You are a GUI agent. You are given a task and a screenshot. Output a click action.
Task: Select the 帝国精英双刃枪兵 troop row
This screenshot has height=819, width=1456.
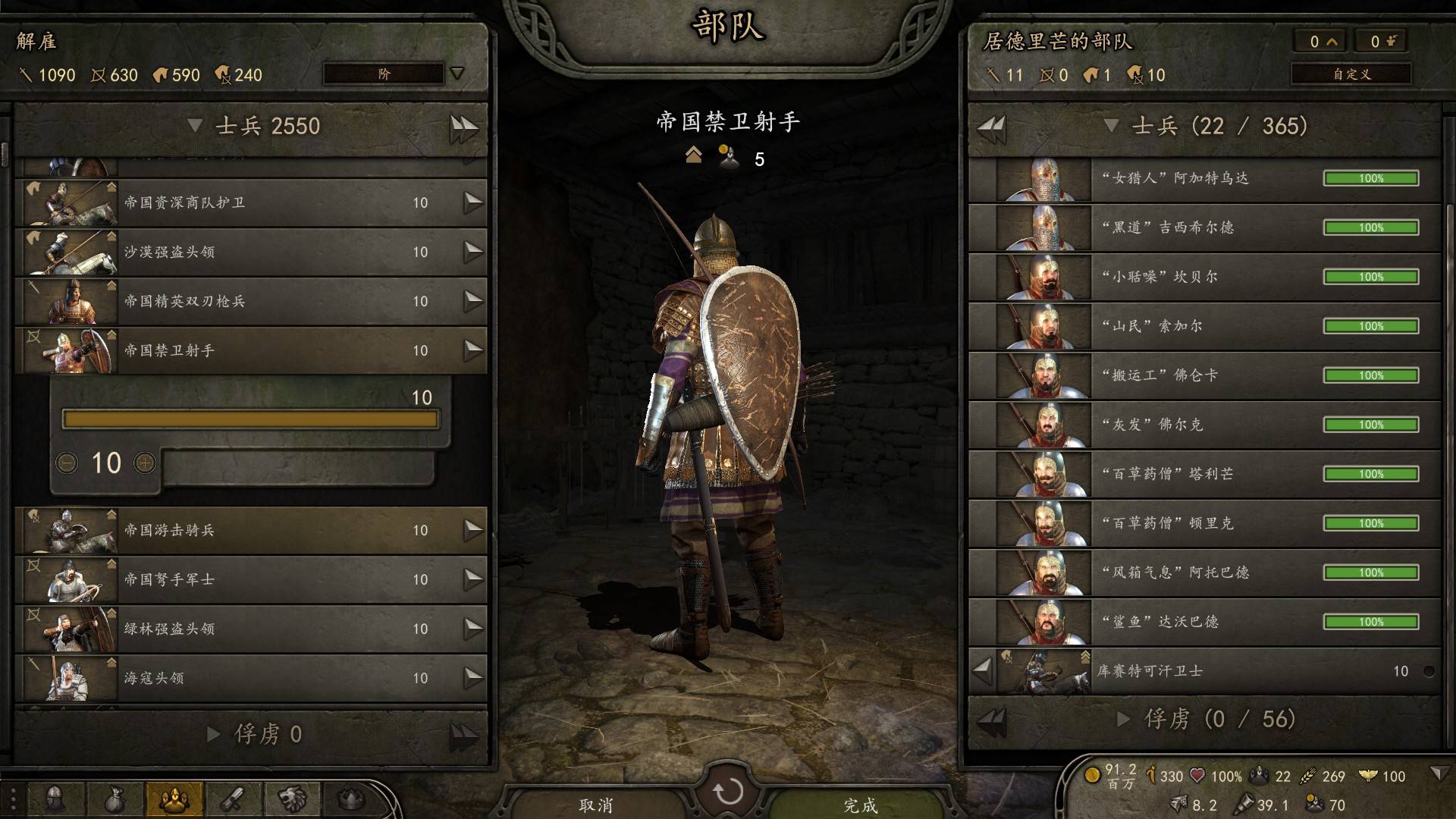[250, 301]
